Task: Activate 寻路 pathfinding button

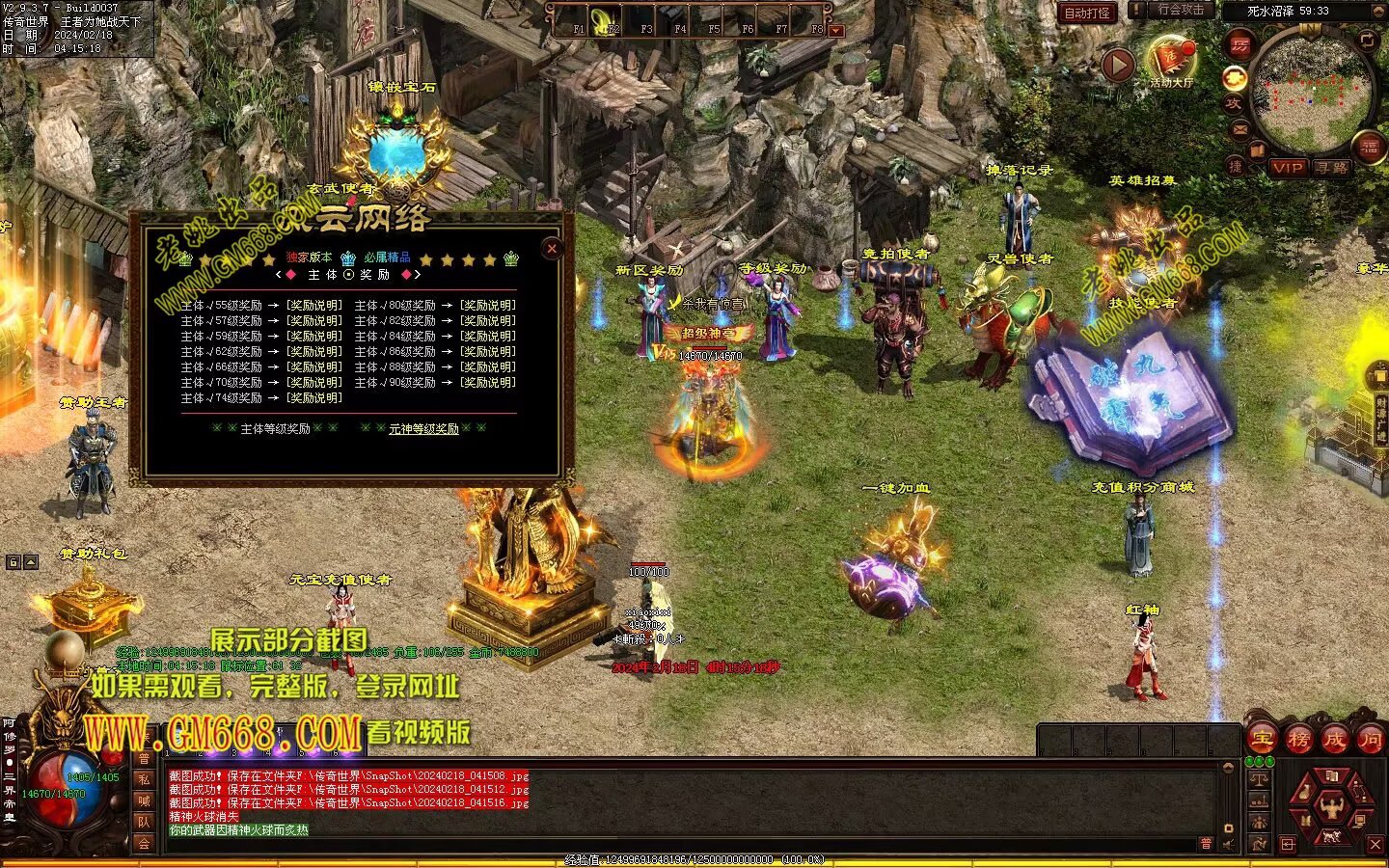Action: tap(1333, 168)
